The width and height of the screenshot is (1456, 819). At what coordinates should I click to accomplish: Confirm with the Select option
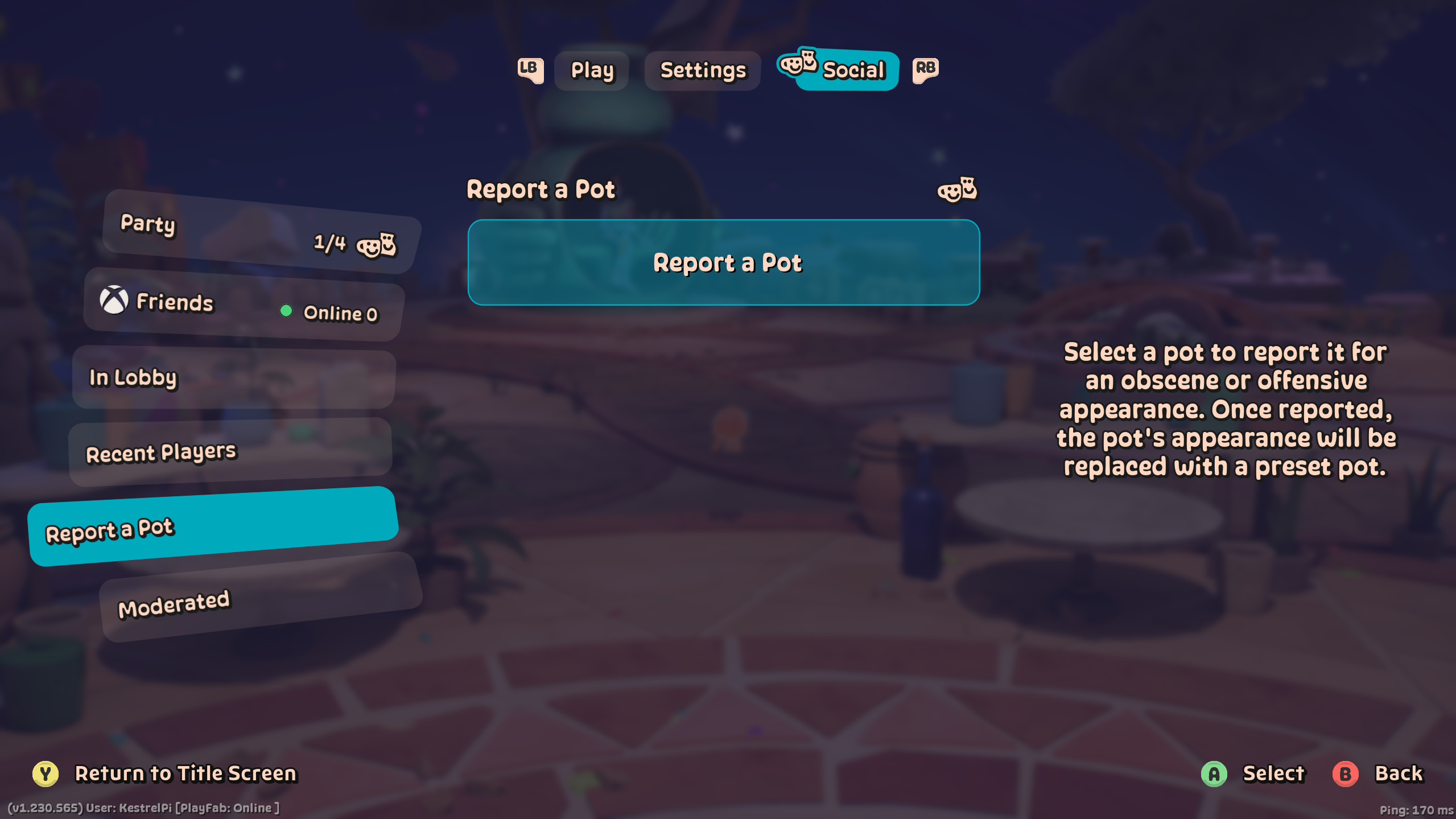click(1254, 774)
